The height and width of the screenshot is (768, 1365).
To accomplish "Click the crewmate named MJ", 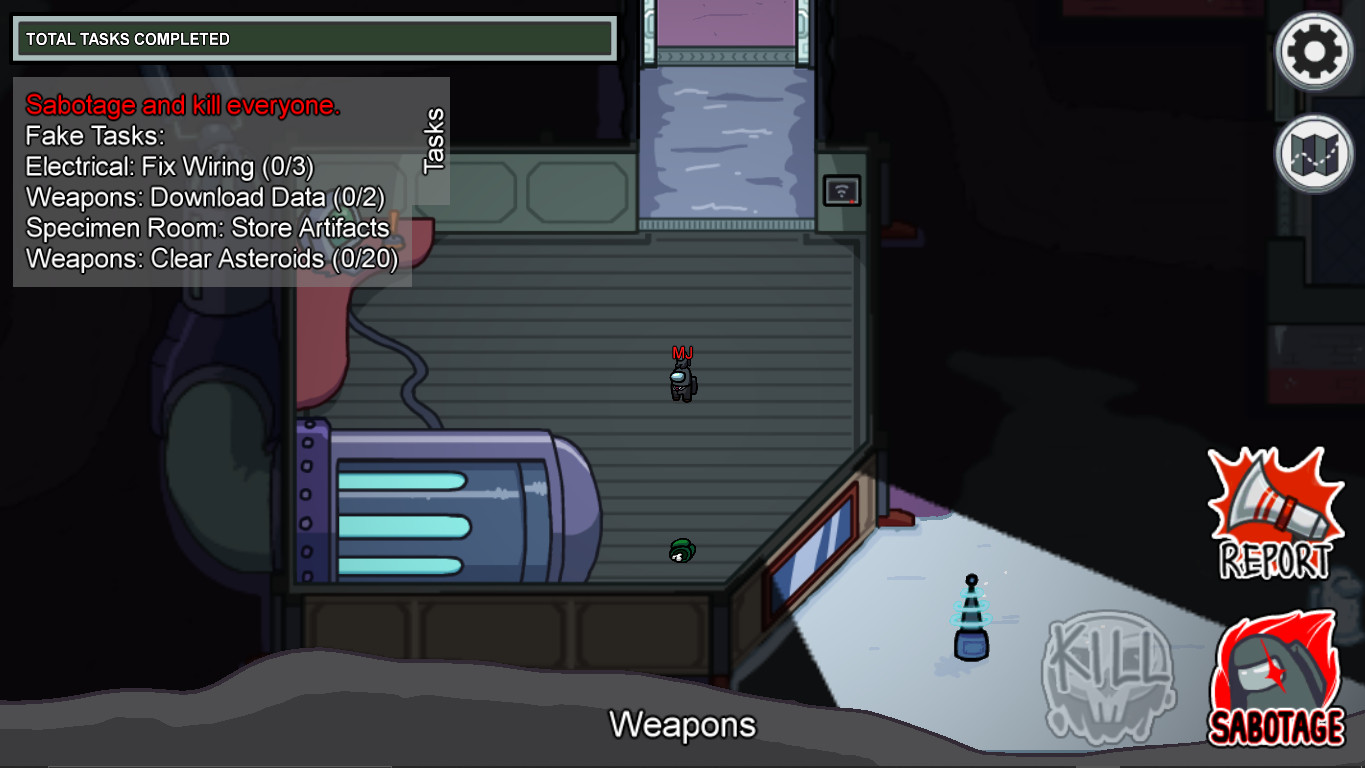I will click(x=684, y=382).
